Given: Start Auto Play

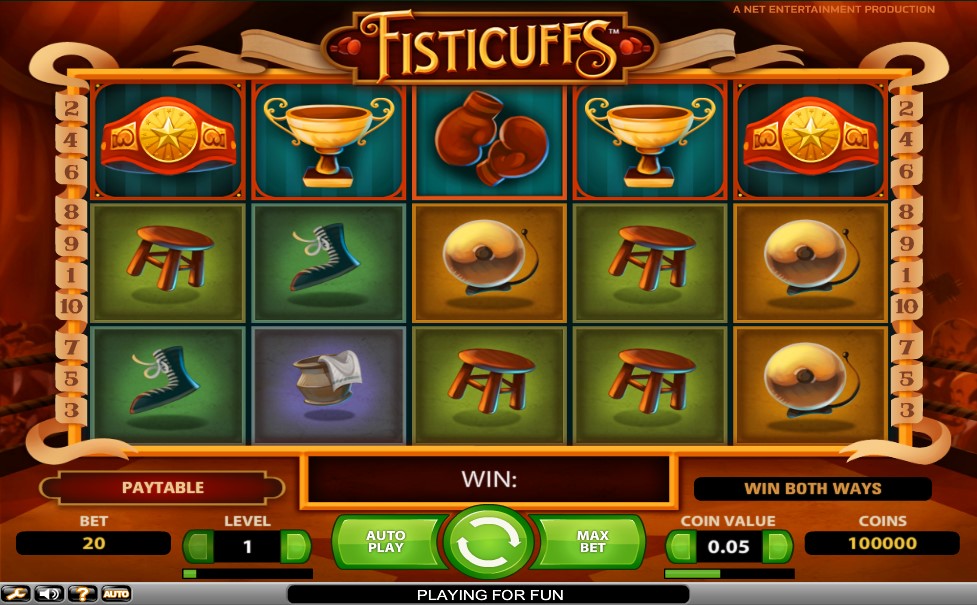Looking at the screenshot, I should [x=386, y=542].
